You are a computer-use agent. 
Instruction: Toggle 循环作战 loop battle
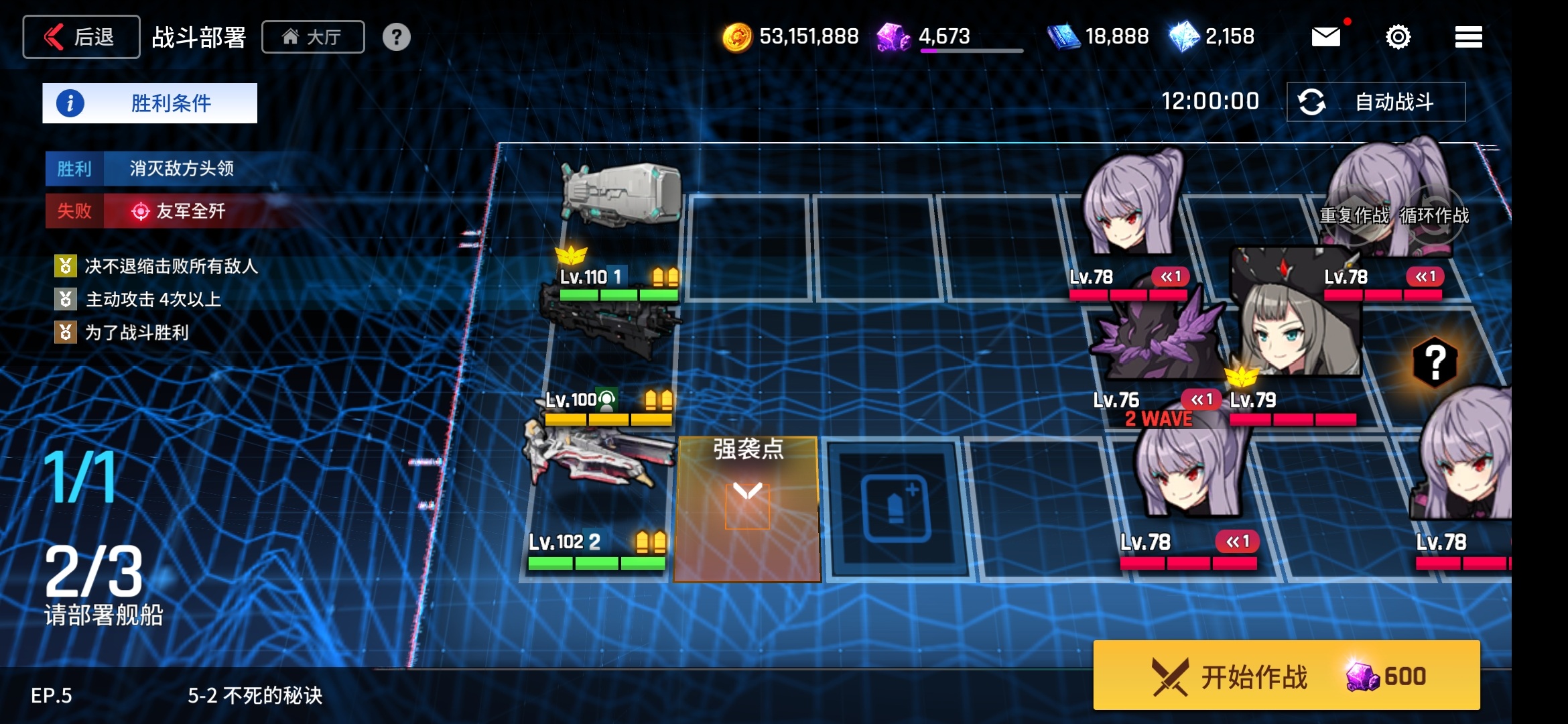tap(1435, 216)
